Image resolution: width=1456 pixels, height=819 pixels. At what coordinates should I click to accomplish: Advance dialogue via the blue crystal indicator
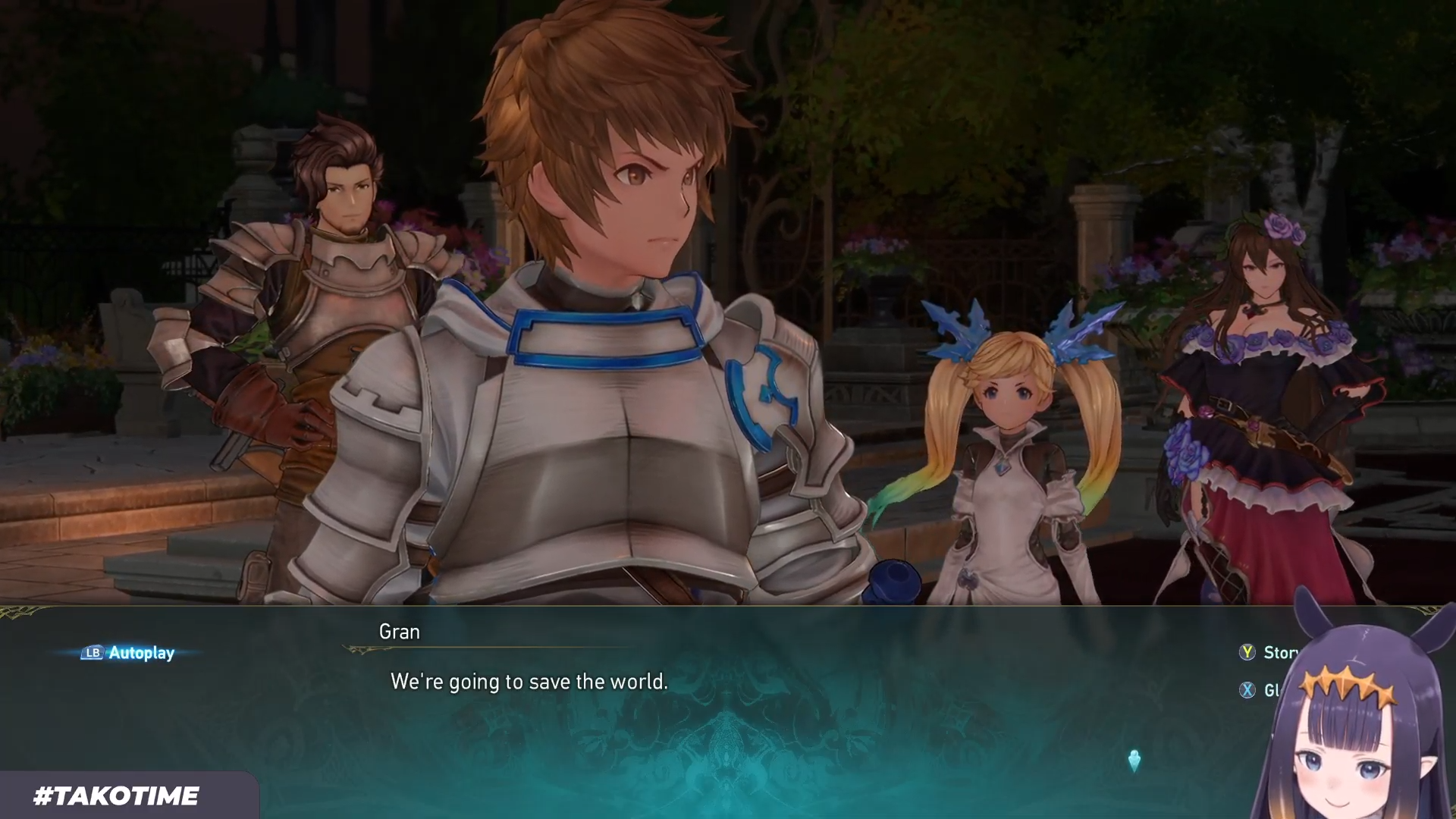[1134, 761]
